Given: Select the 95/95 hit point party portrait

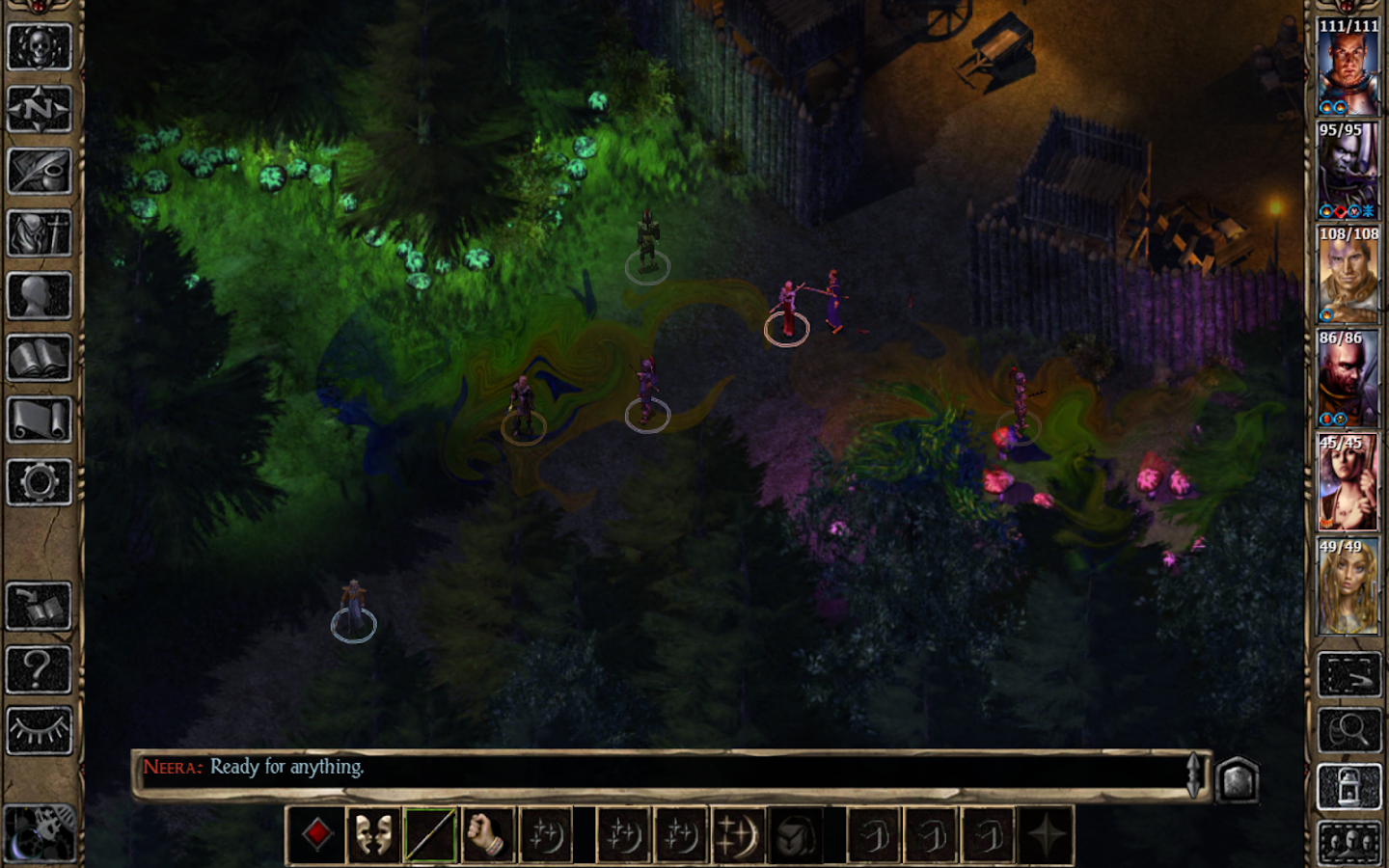Looking at the screenshot, I should tap(1348, 172).
